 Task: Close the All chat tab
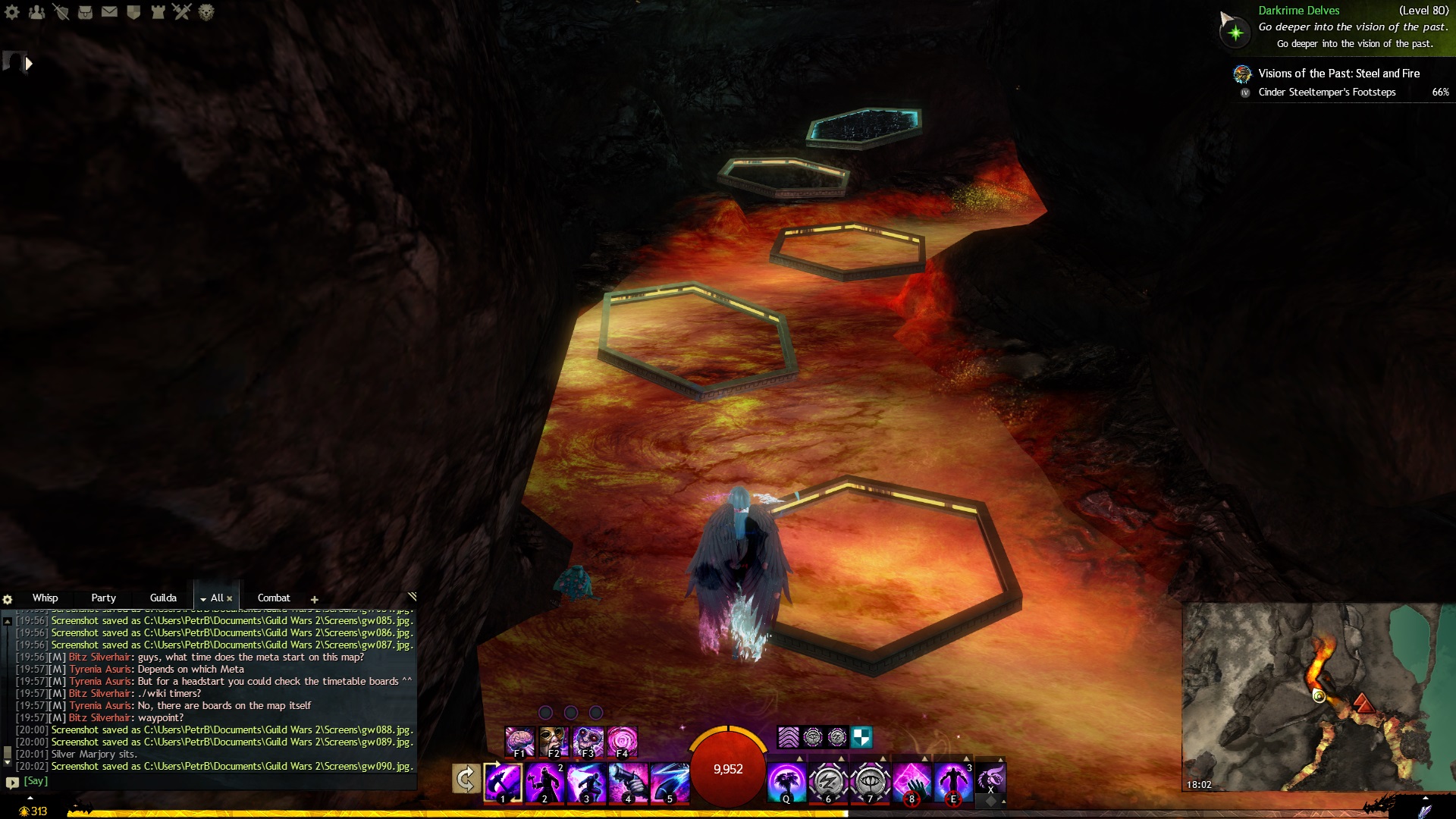230,598
